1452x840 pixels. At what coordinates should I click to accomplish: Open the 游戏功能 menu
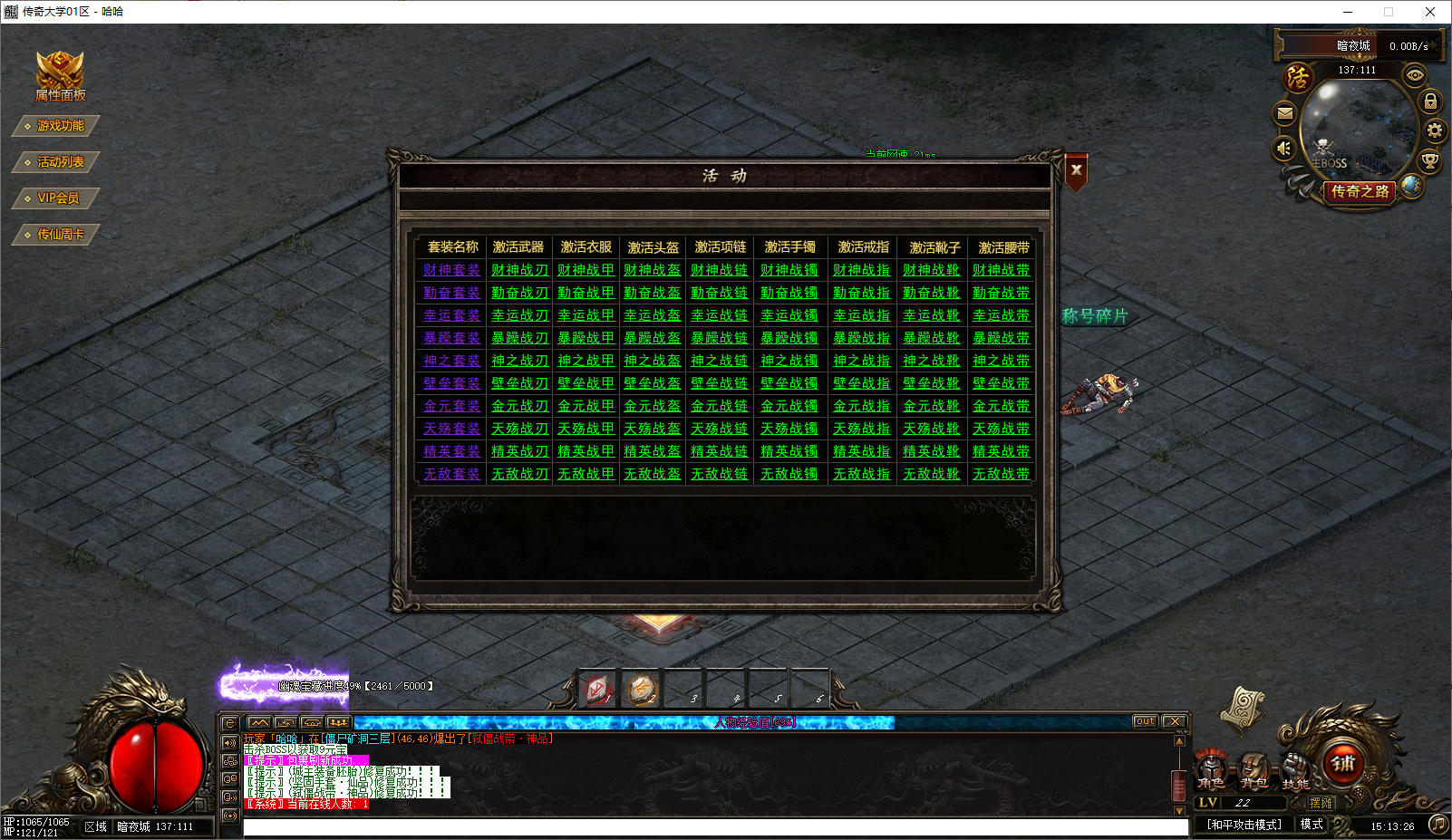58,126
